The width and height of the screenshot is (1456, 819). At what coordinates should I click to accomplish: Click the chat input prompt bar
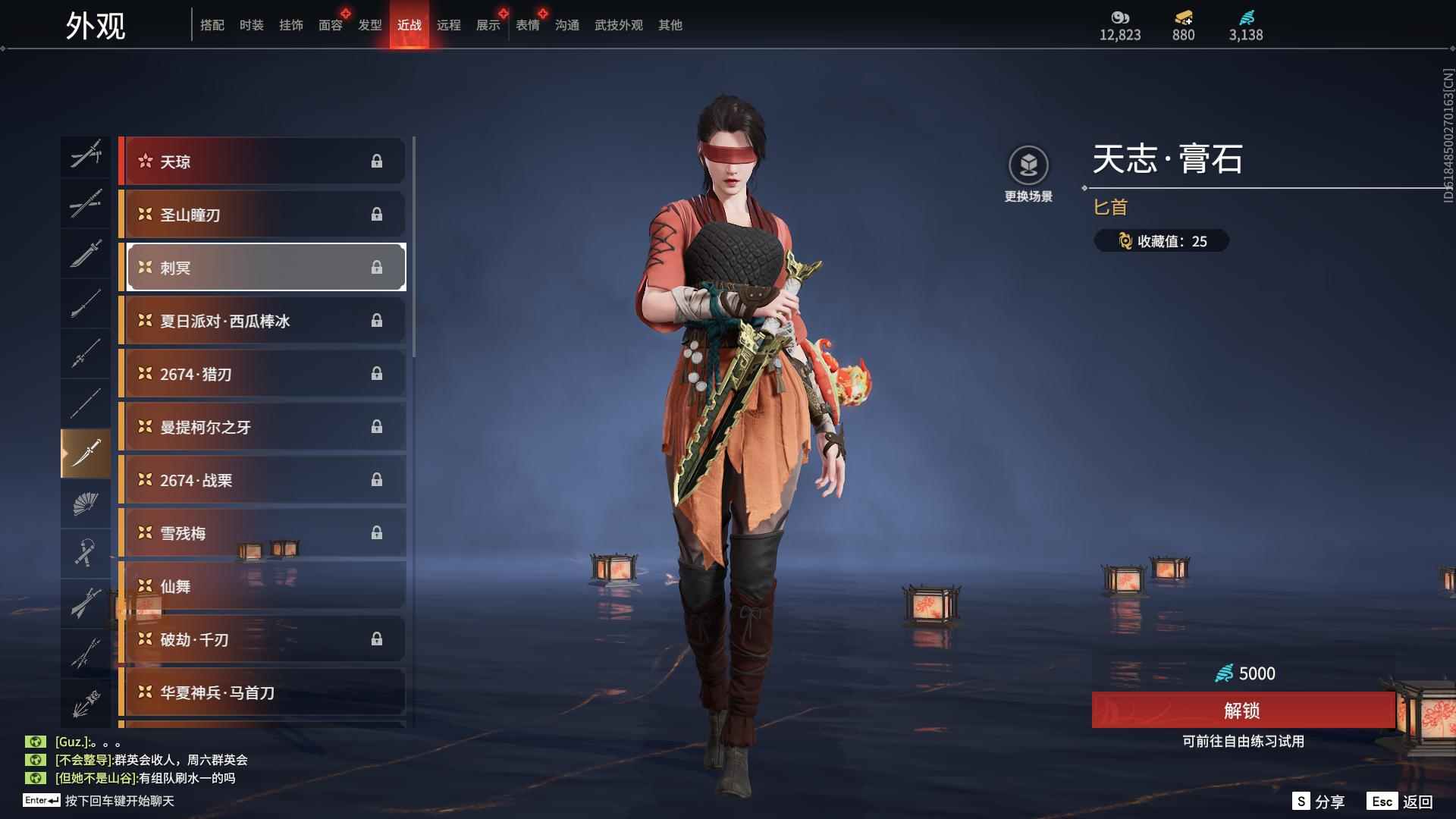tap(119, 801)
